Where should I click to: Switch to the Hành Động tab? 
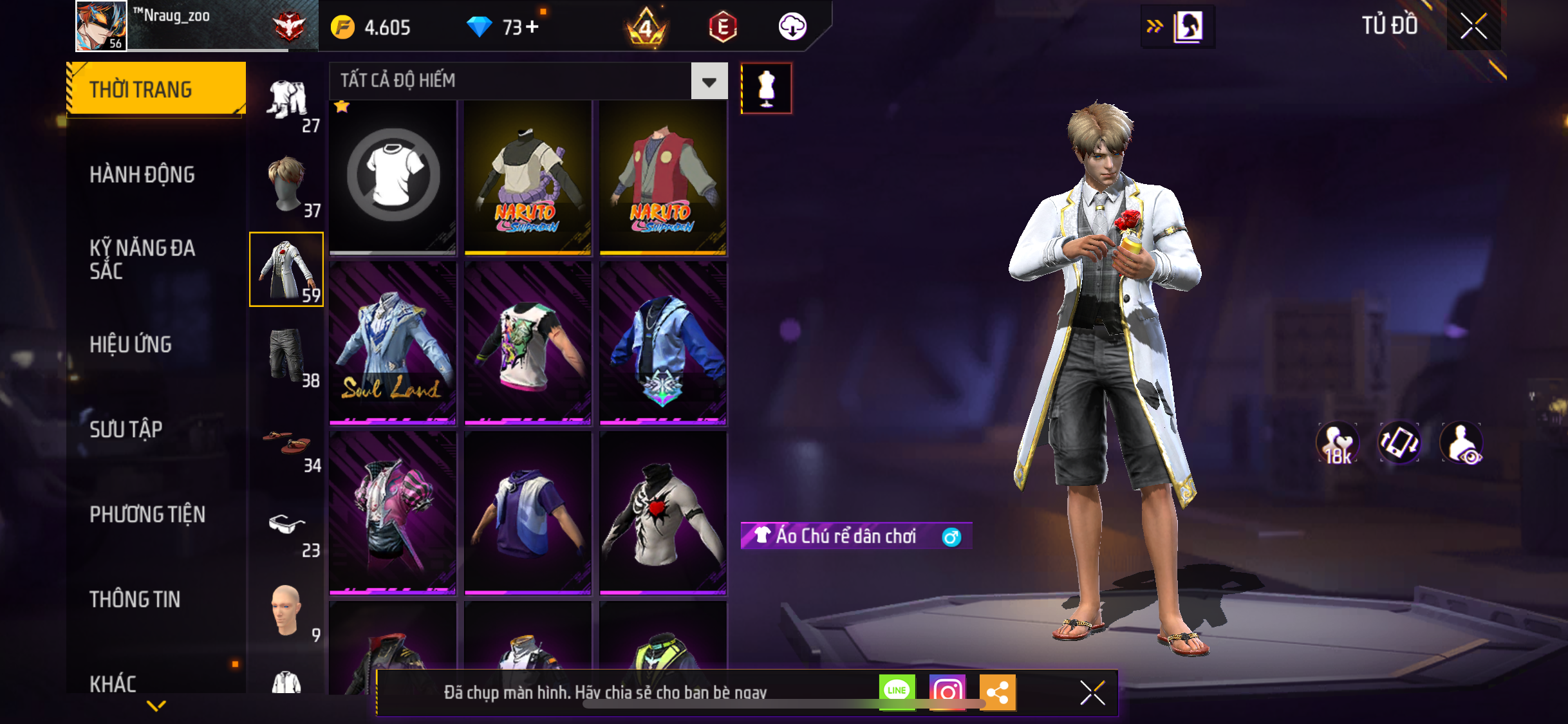click(x=142, y=174)
